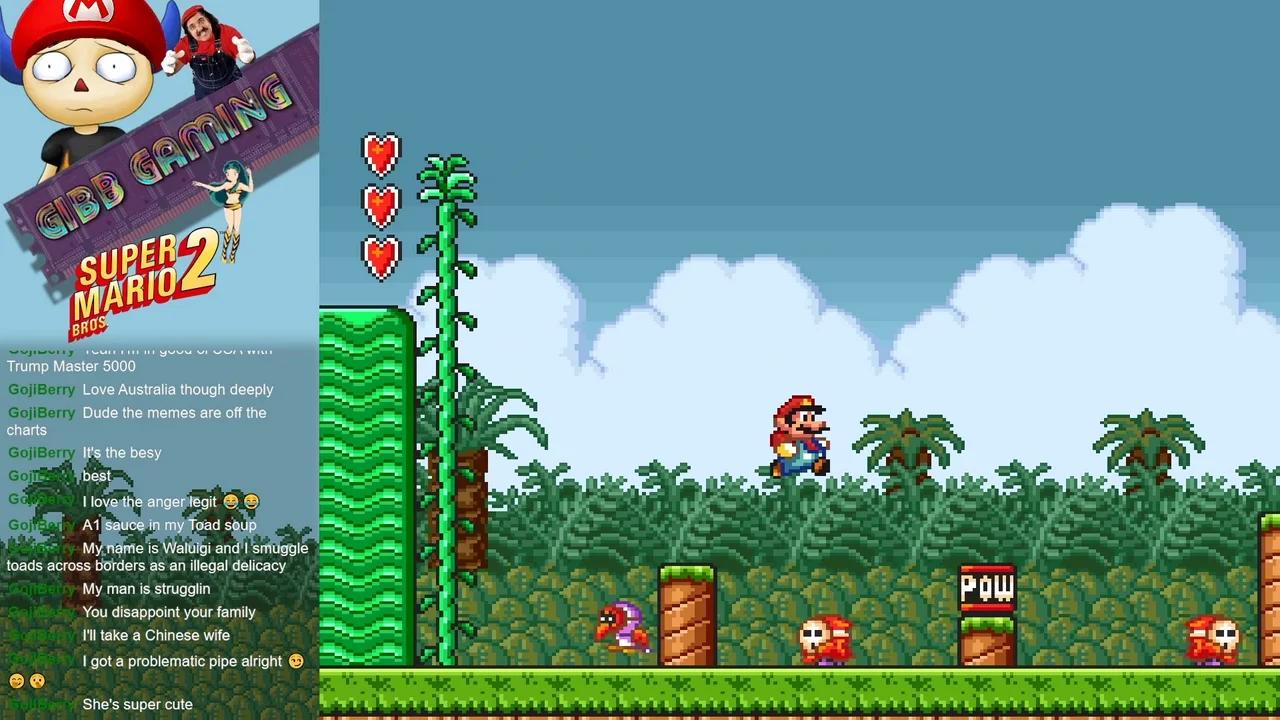Click the purple bird enemy on the ground

(625, 625)
